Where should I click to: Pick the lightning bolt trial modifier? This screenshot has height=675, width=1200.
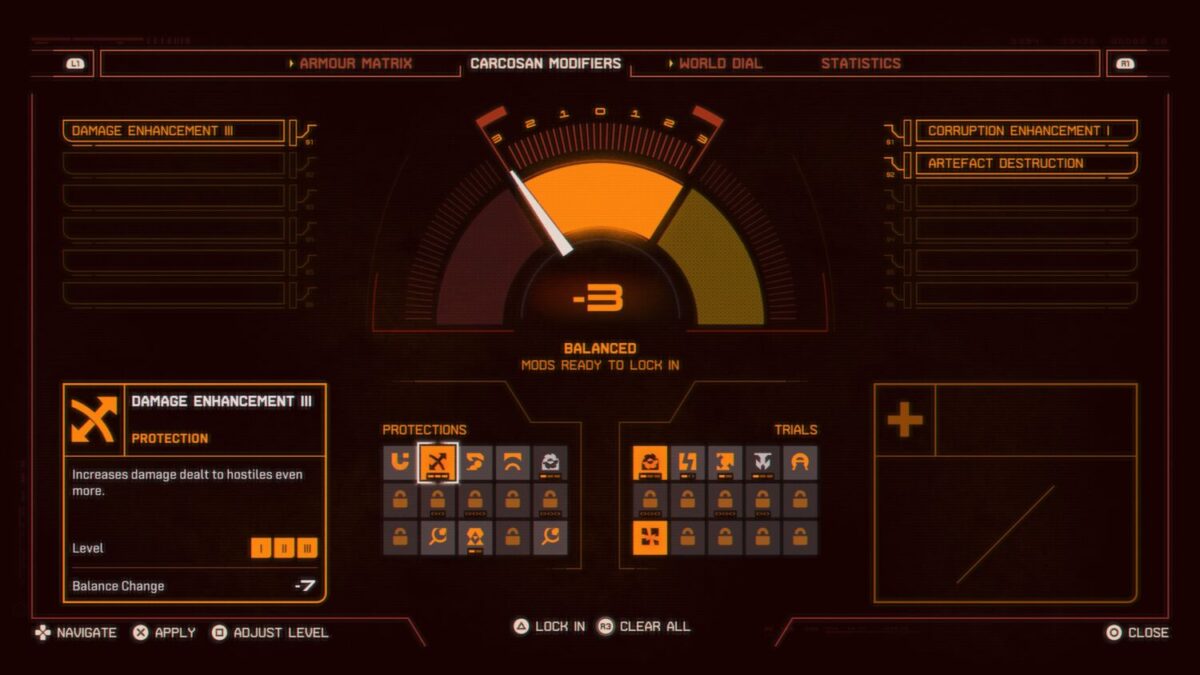(x=687, y=462)
